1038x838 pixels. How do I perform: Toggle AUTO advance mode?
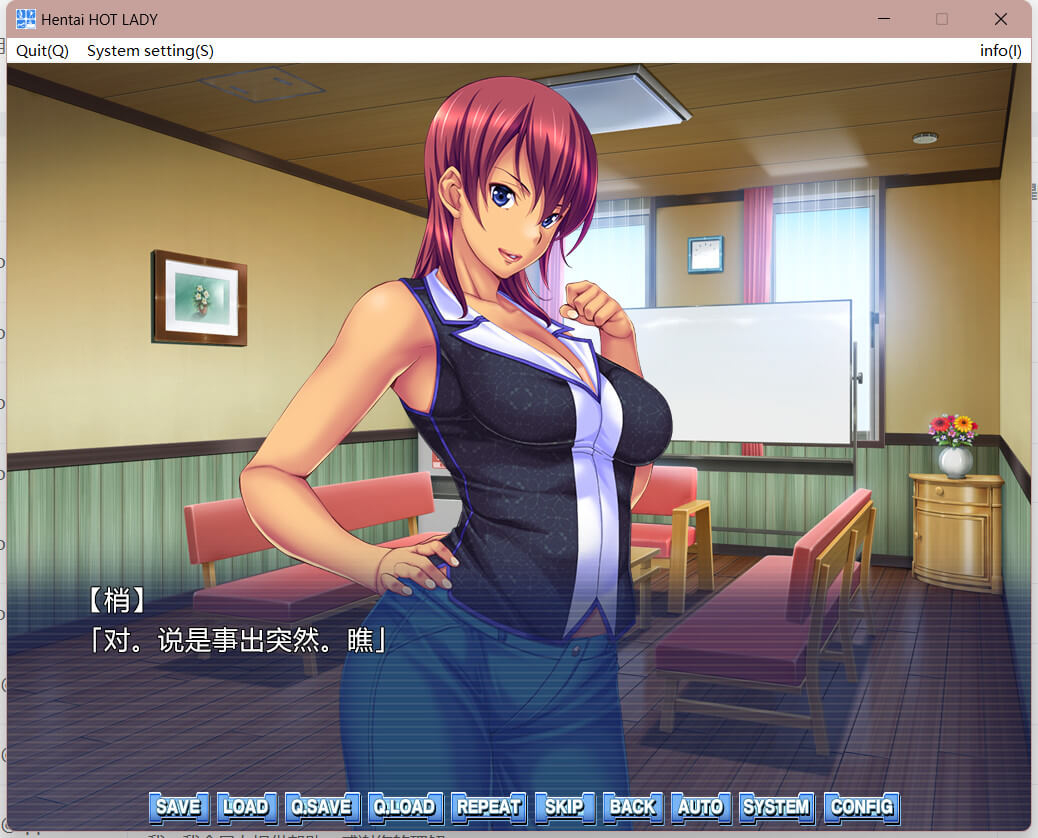pos(700,807)
